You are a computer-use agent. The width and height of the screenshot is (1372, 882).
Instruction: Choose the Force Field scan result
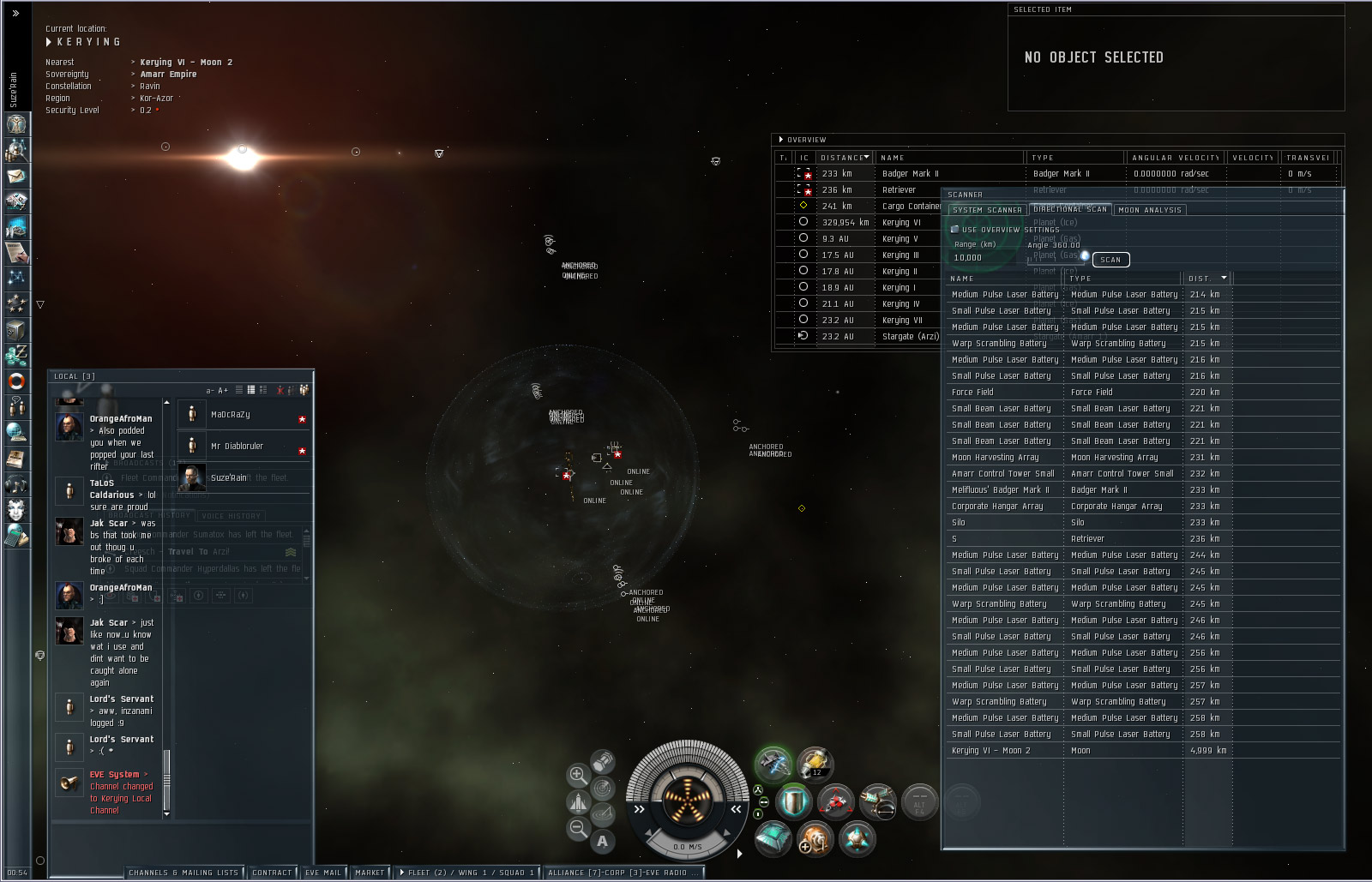click(x=1003, y=393)
